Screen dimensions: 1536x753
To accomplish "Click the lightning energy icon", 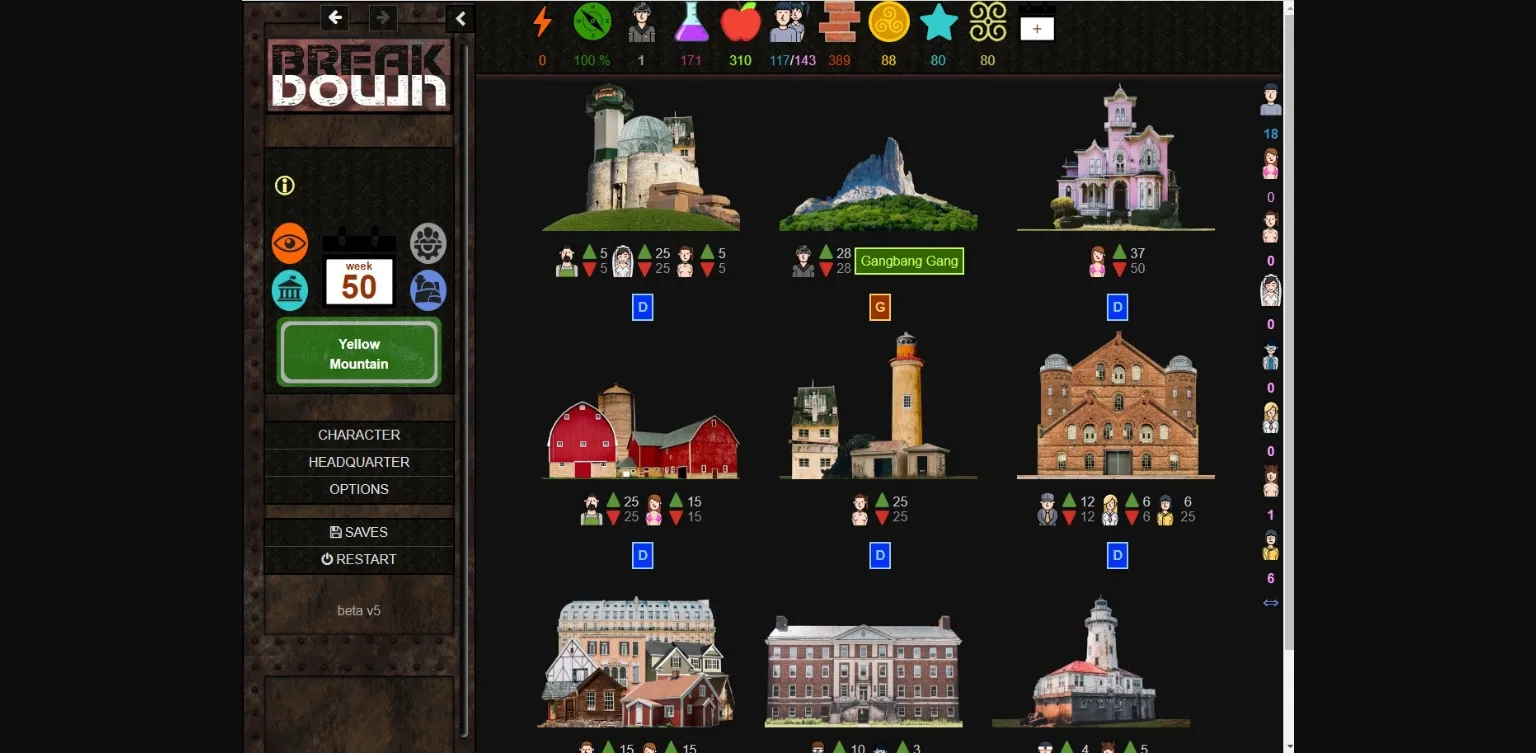I will 542,25.
